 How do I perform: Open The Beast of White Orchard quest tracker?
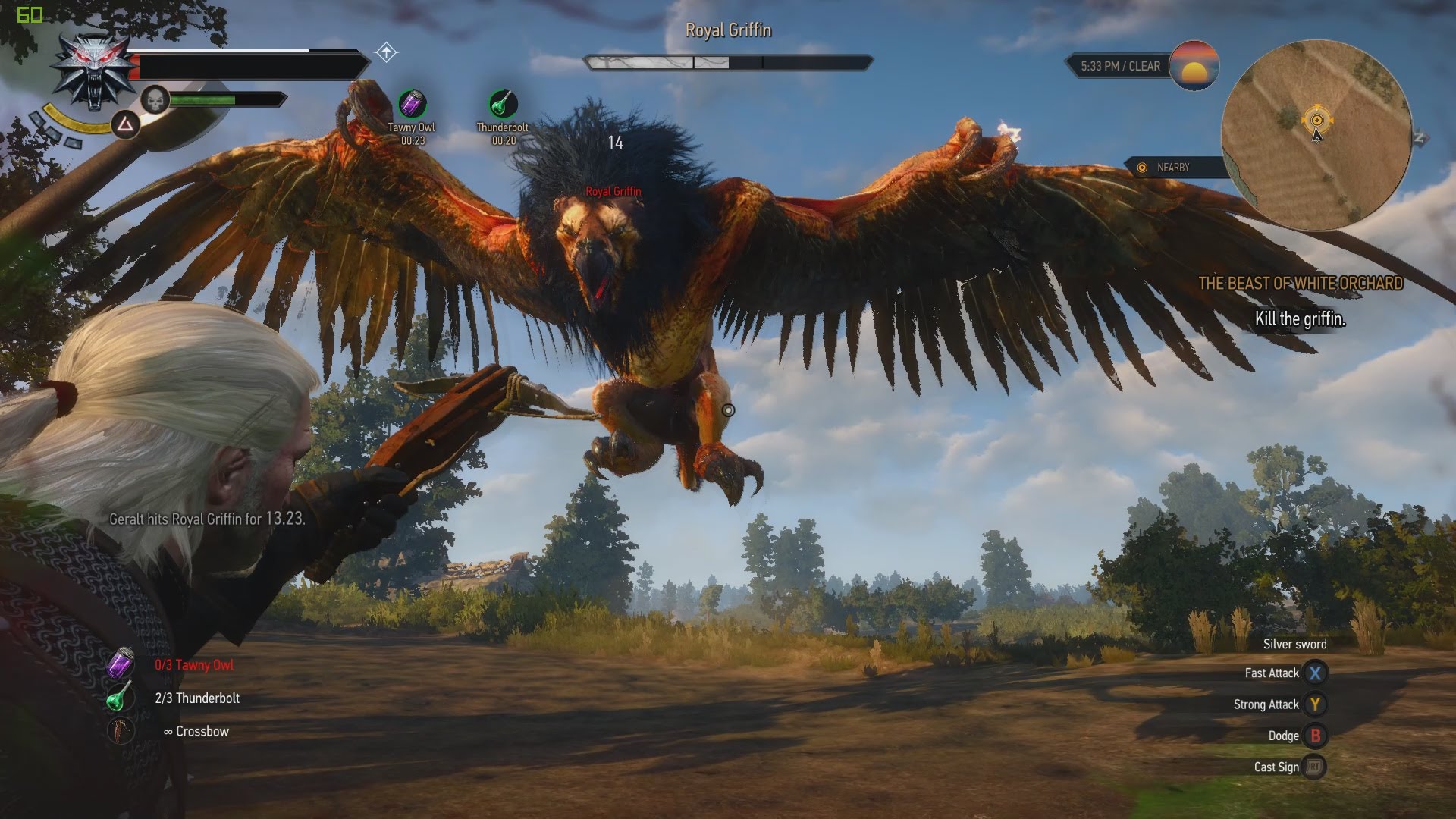[x=1301, y=284]
